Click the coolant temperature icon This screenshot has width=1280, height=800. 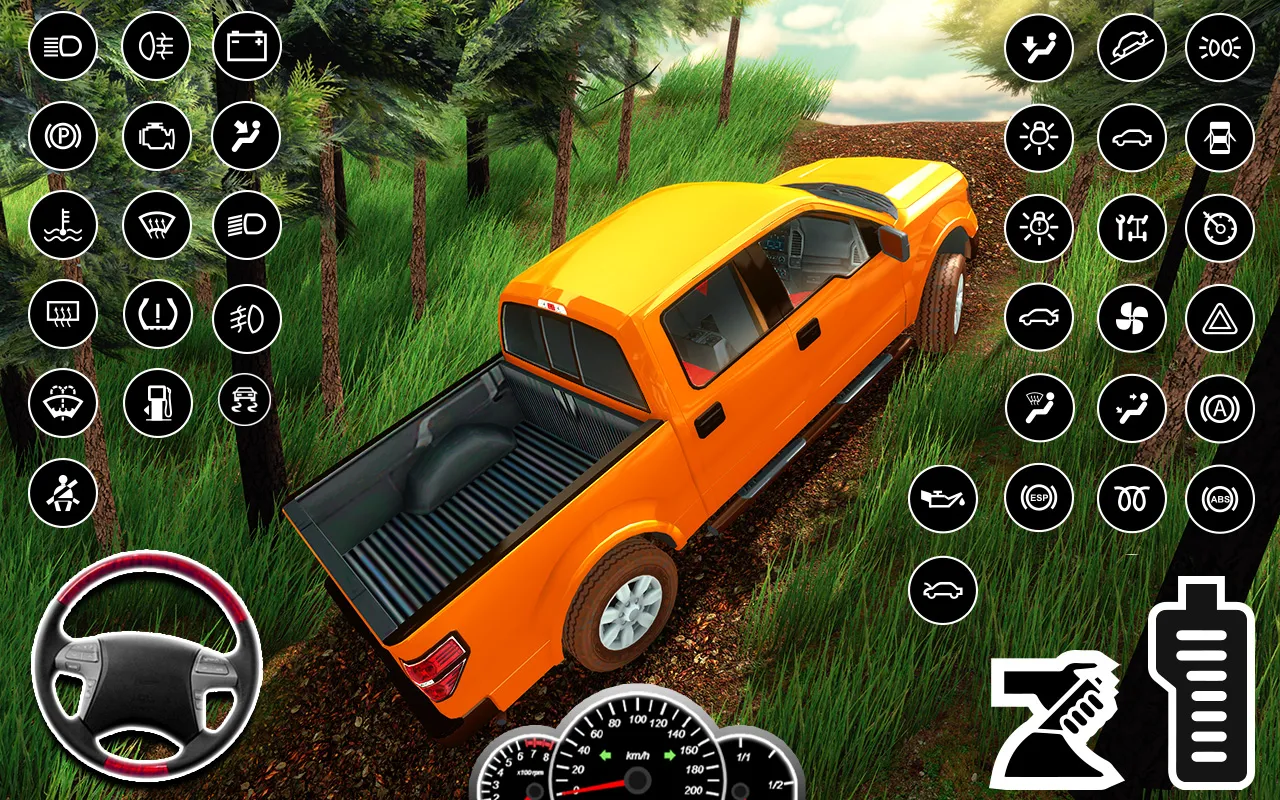coord(63,225)
